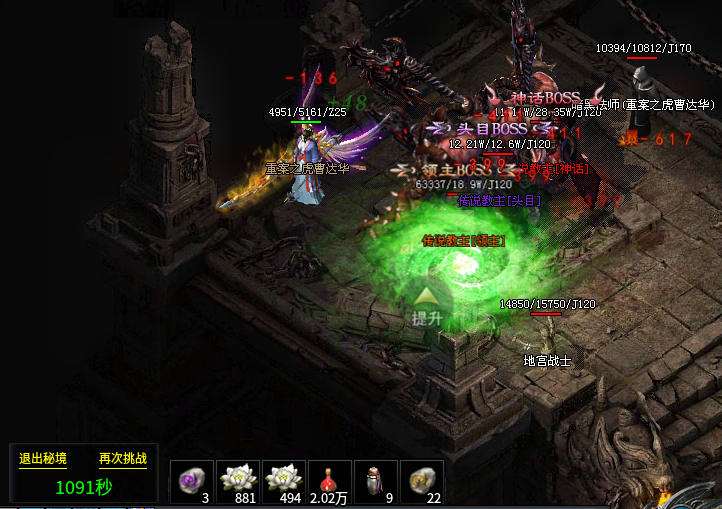Click the 退出秘境 exit link
Viewport: 722px width, 509px height.
[43, 459]
